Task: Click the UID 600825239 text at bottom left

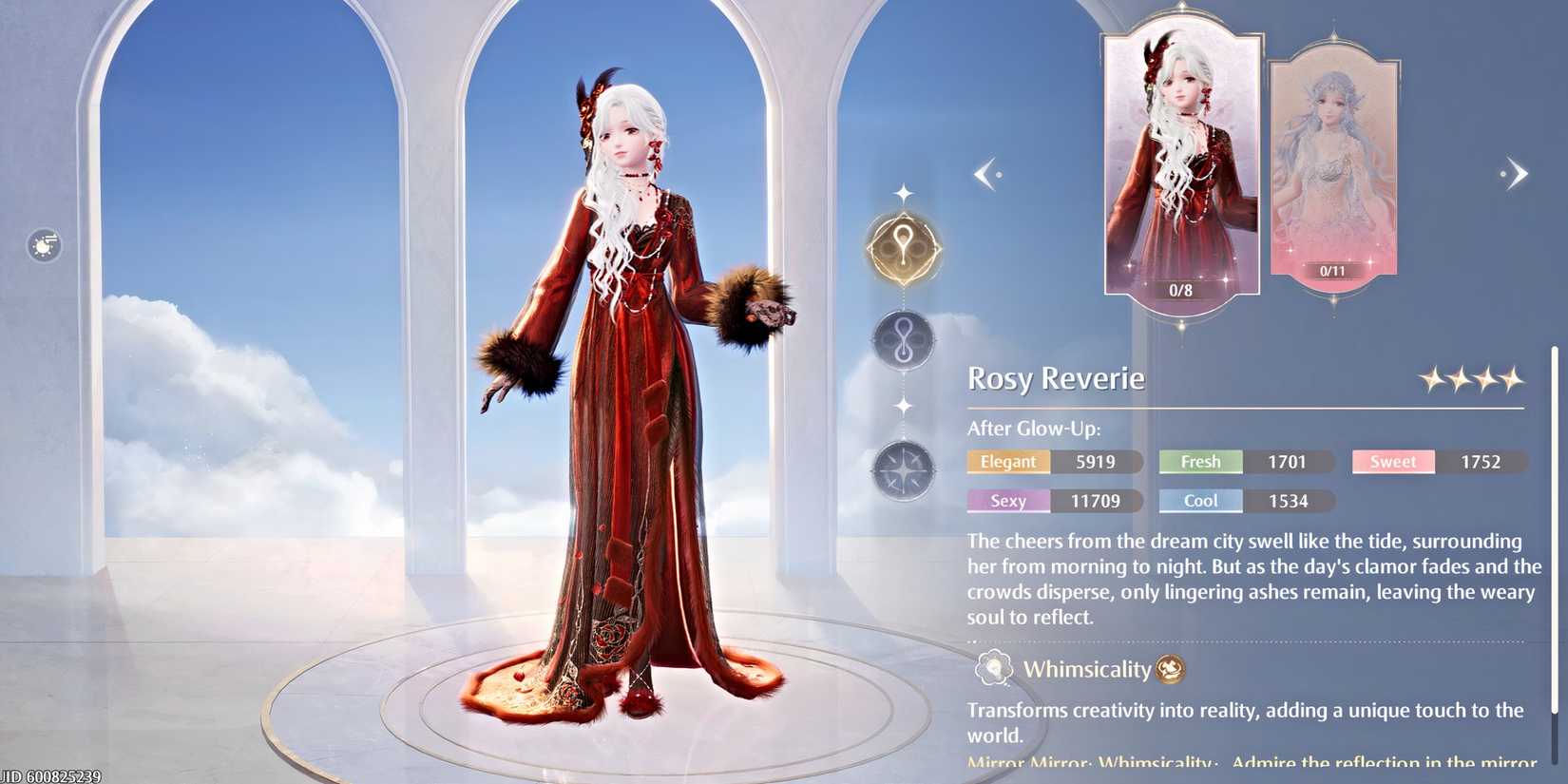Action: tap(52, 775)
